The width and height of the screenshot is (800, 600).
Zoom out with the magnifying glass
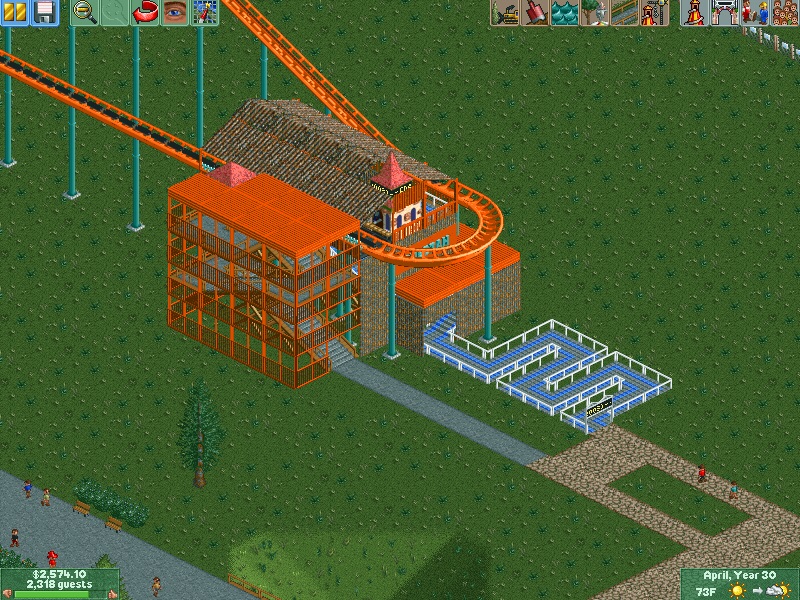click(x=85, y=13)
